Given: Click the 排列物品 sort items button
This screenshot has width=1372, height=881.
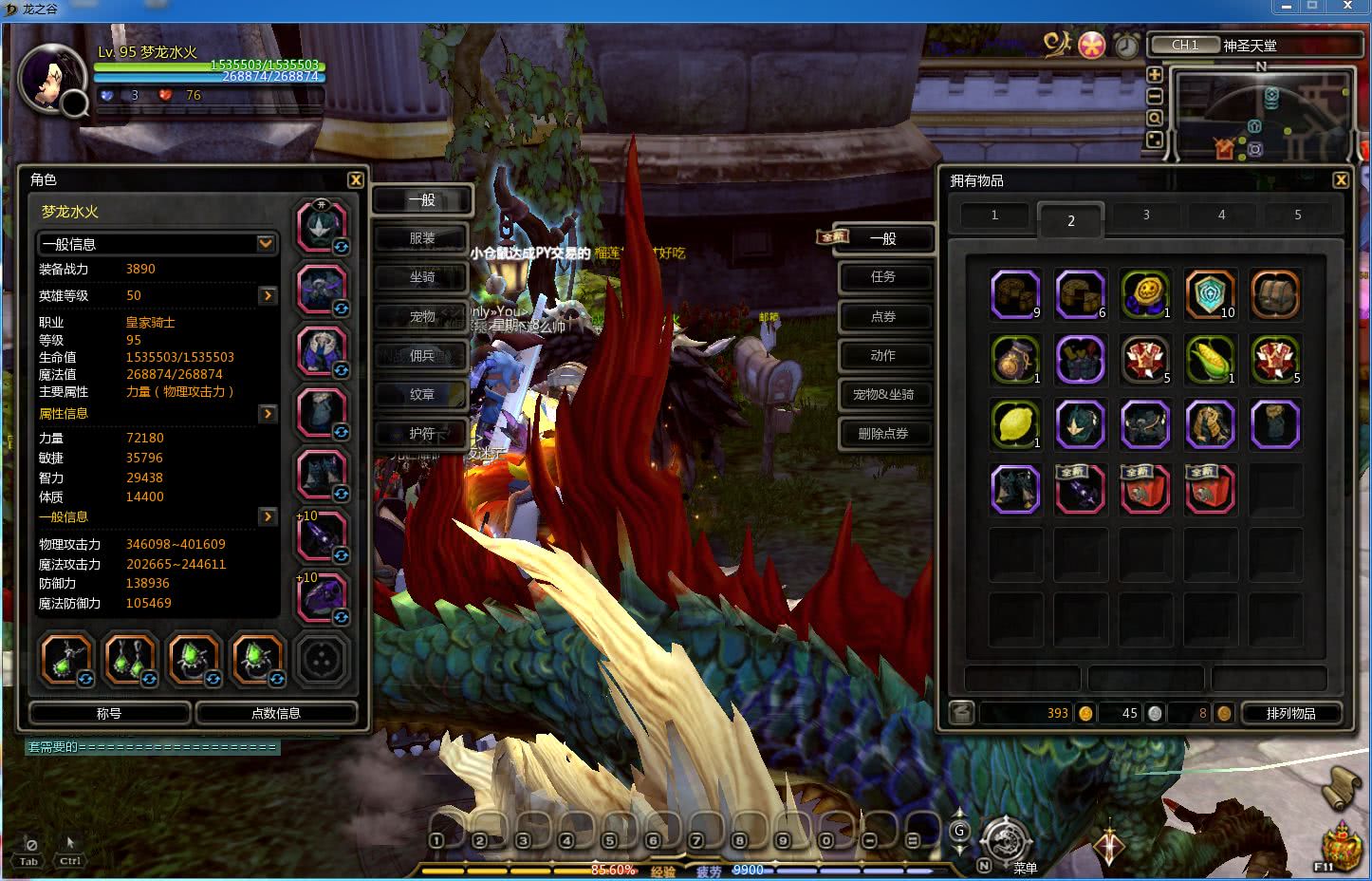Looking at the screenshot, I should click(1290, 713).
